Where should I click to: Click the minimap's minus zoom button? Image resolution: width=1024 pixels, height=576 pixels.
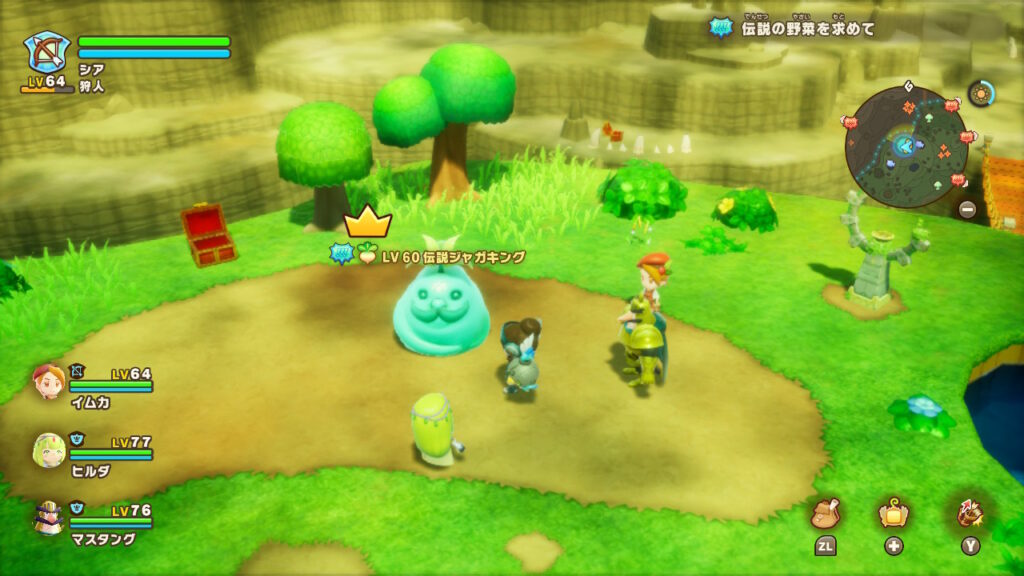pyautogui.click(x=967, y=210)
